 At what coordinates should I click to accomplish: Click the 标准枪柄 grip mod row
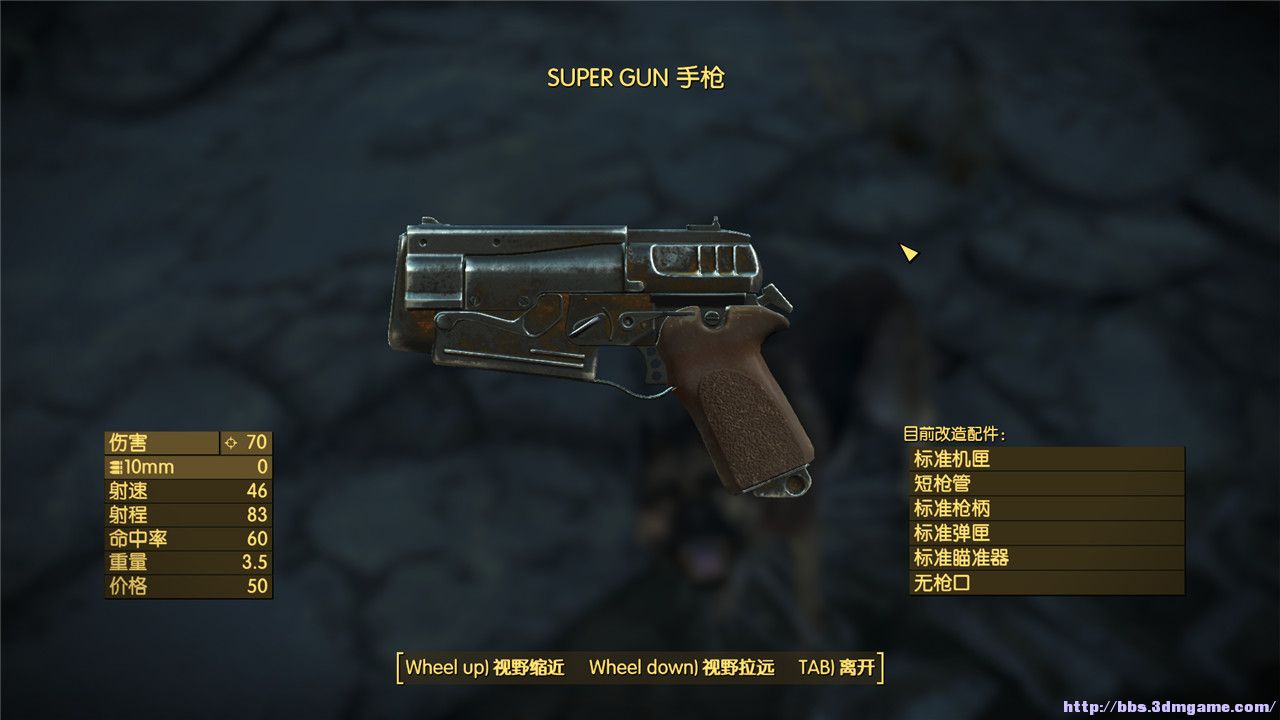(x=1046, y=509)
